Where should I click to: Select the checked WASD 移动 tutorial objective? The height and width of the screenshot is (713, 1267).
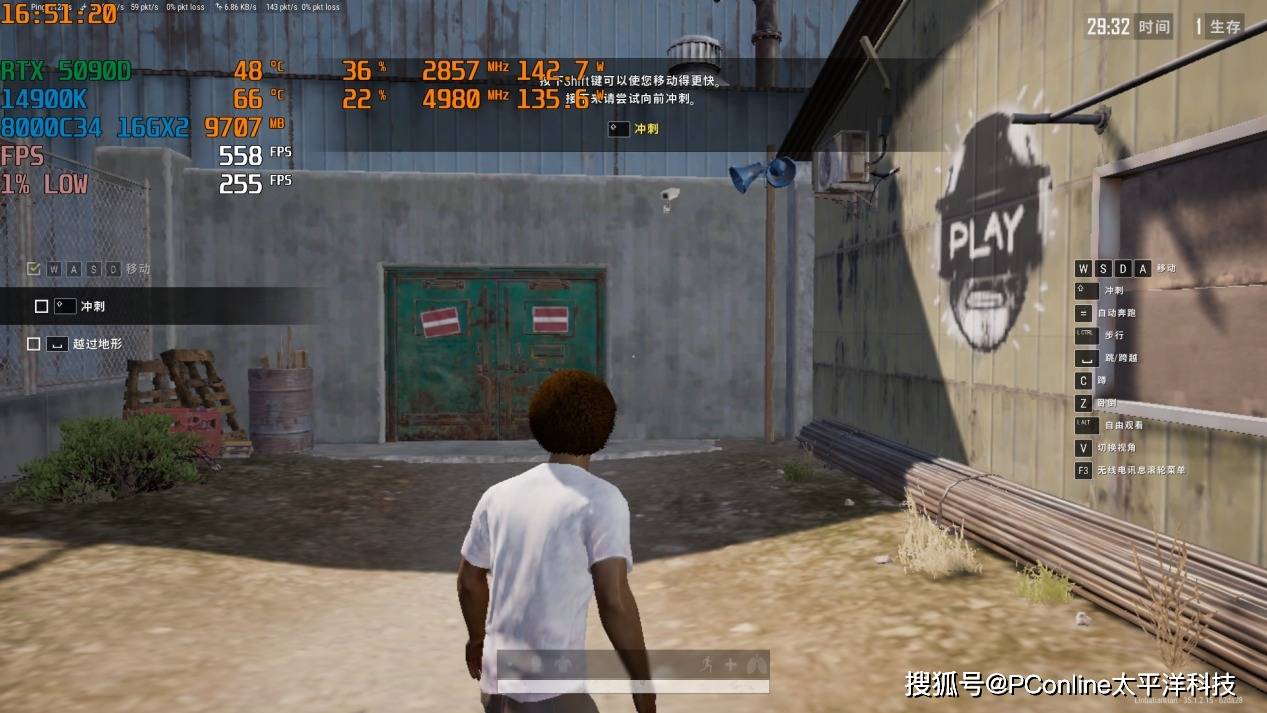[34, 269]
